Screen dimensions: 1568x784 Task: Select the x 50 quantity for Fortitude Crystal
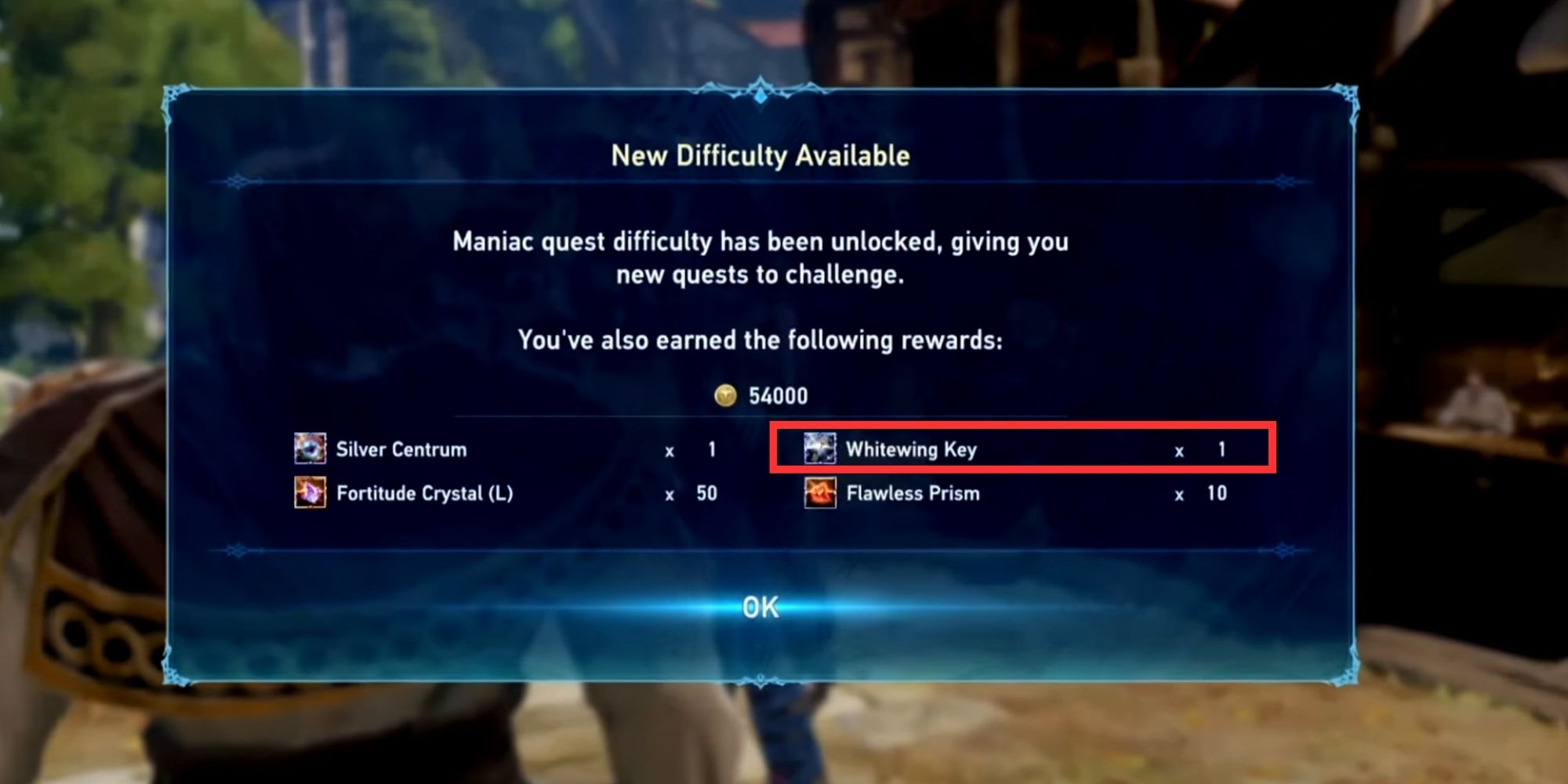690,494
